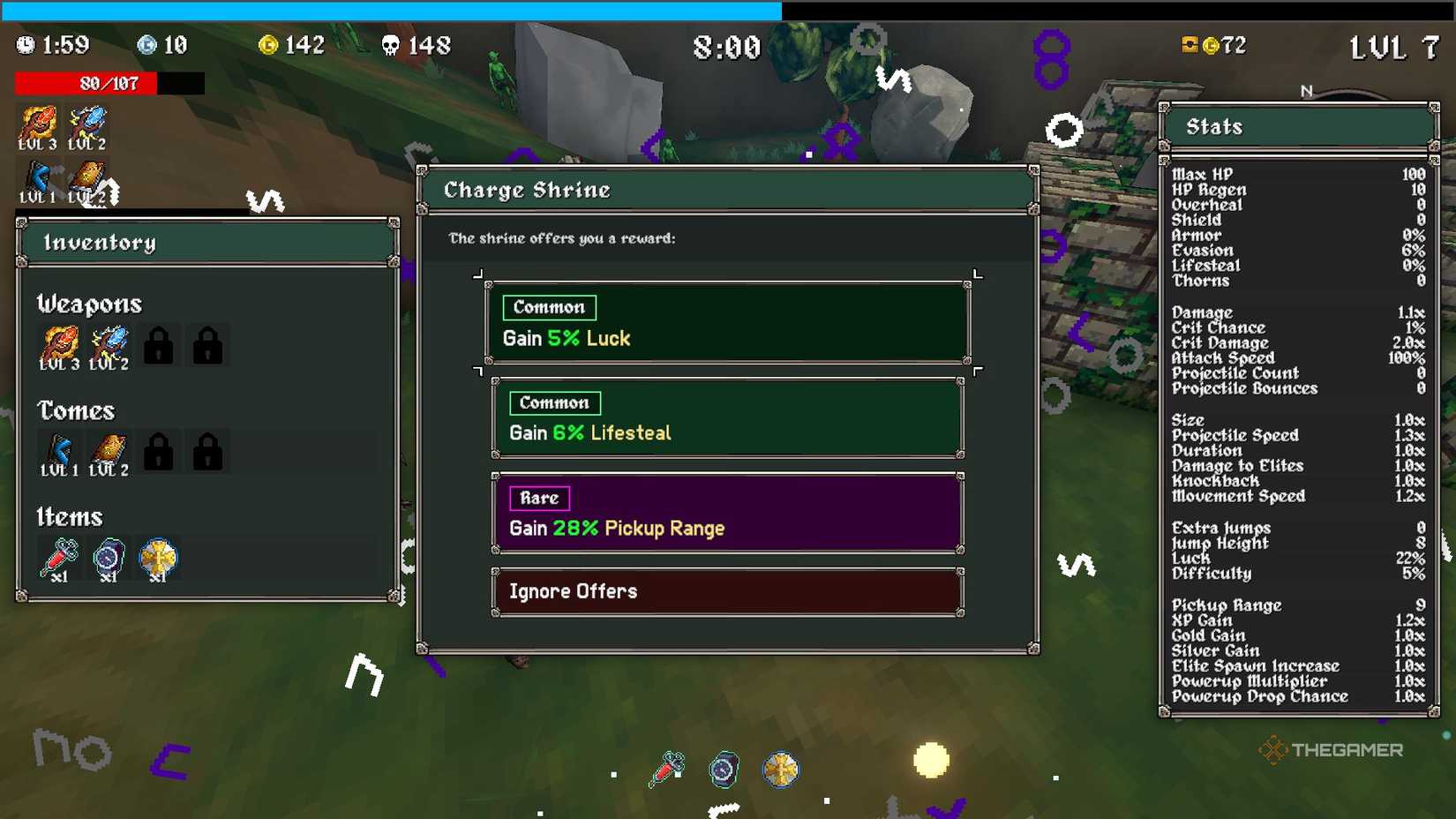
Task: Click the syringe item icon under Items
Action: [57, 557]
